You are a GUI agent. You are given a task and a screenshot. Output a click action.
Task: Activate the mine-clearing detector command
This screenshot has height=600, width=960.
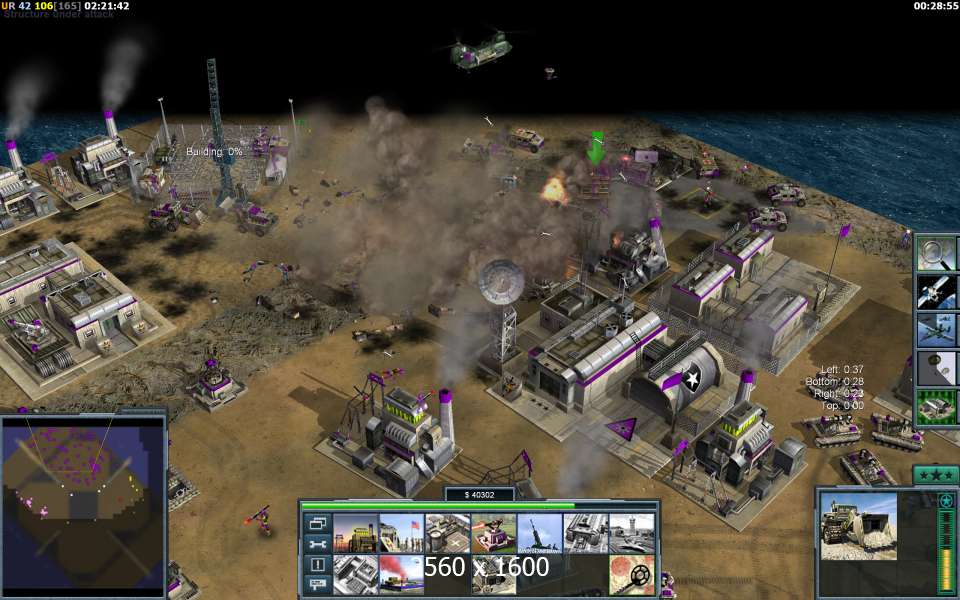[631, 574]
